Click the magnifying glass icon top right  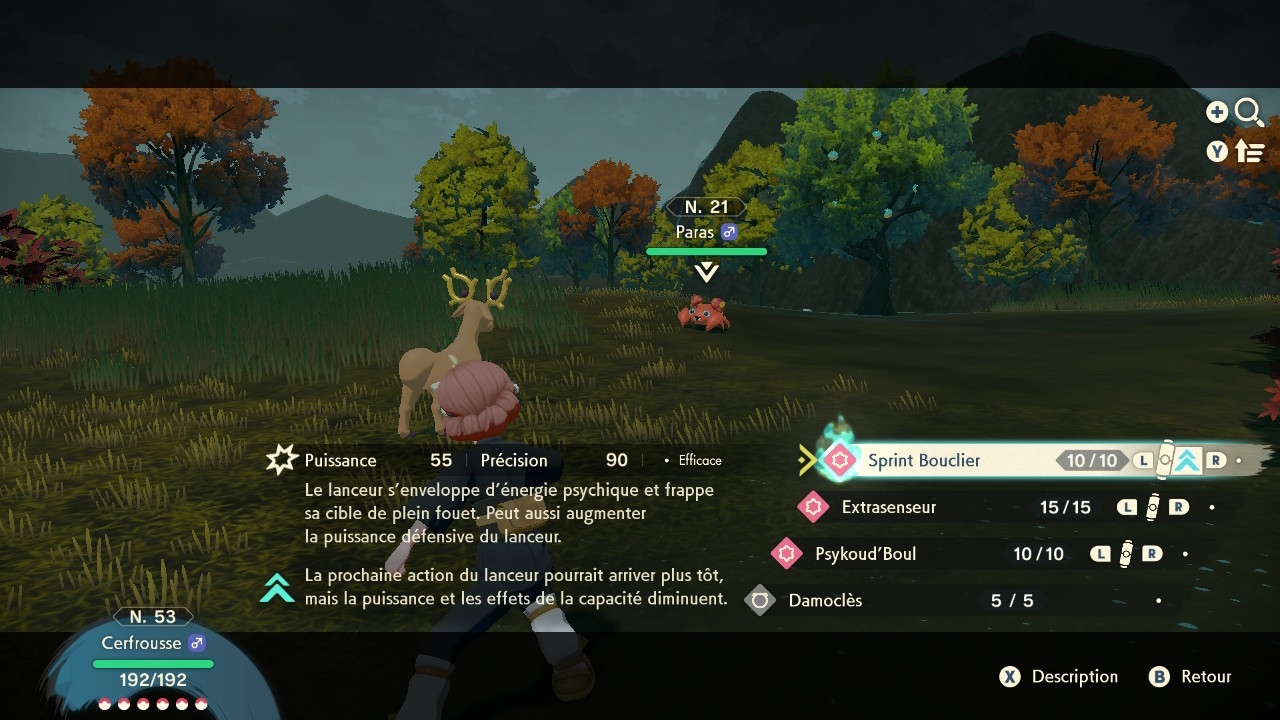[x=1249, y=112]
